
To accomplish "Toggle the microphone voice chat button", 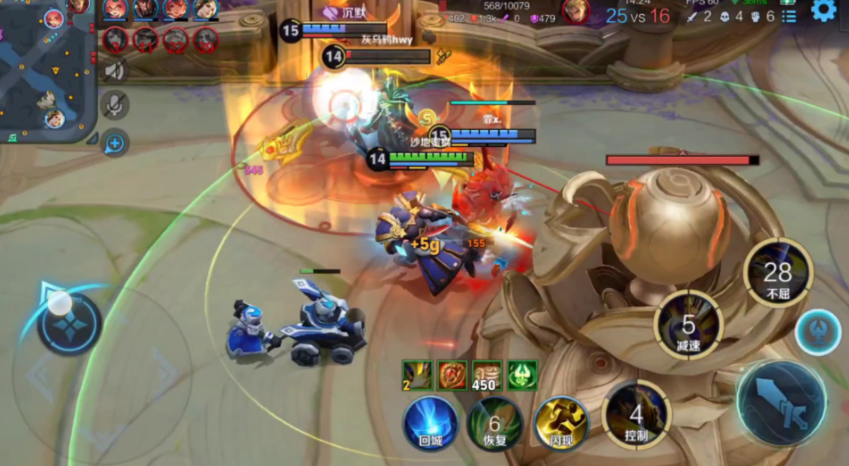I will click(x=115, y=106).
